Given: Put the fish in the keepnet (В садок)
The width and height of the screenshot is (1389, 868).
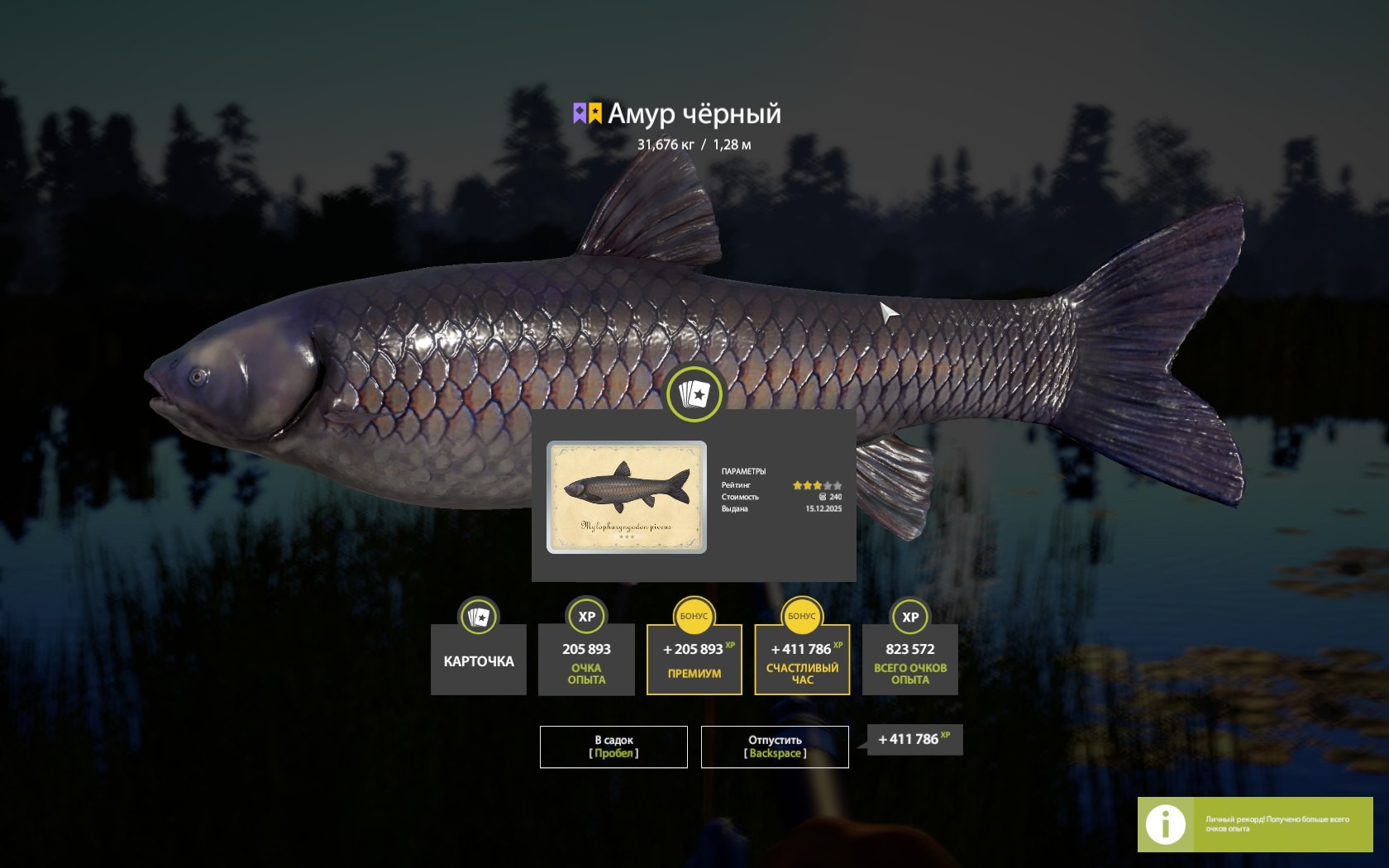Looking at the screenshot, I should point(613,746).
